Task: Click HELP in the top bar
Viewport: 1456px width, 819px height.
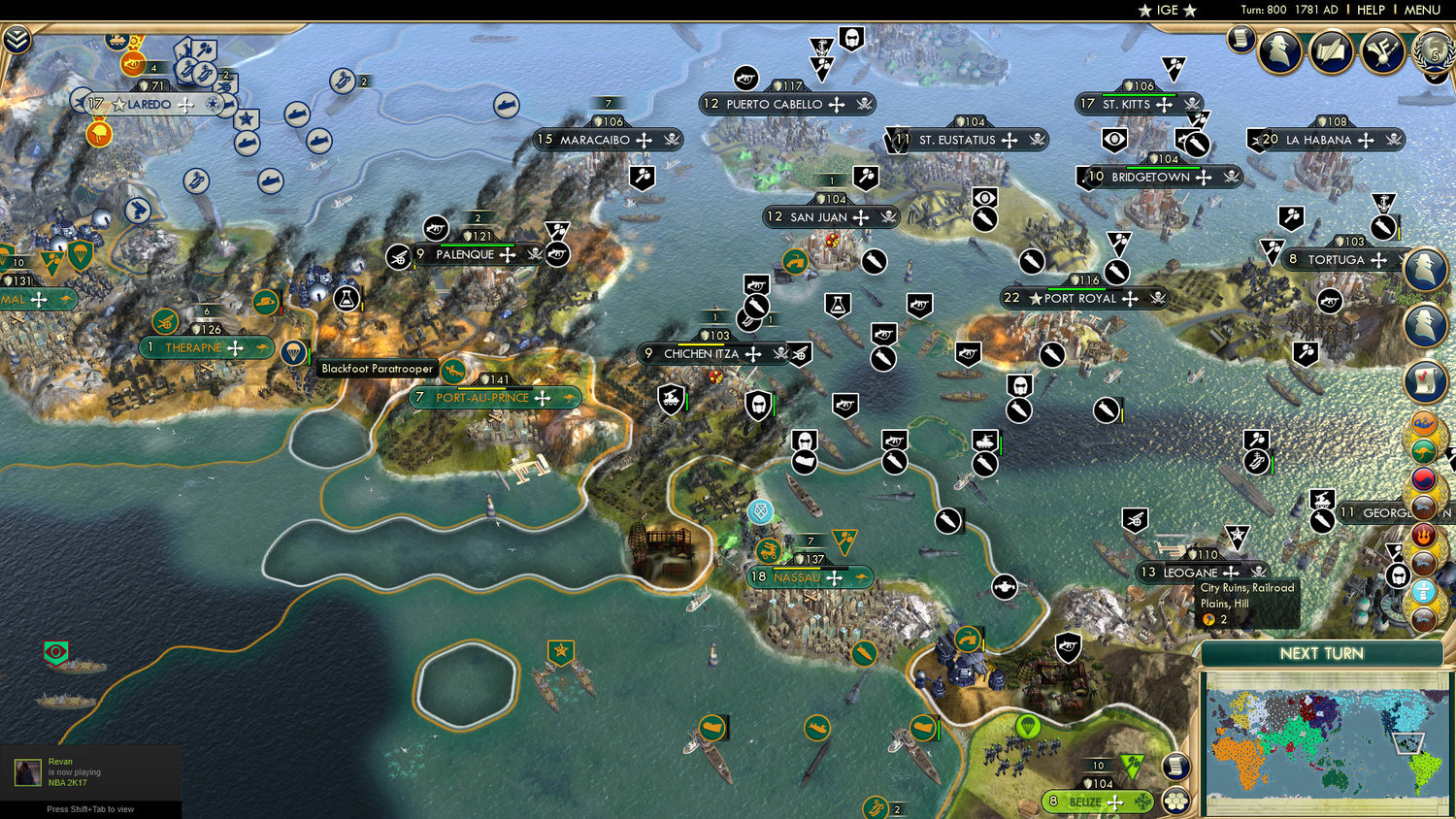Action: click(x=1373, y=11)
